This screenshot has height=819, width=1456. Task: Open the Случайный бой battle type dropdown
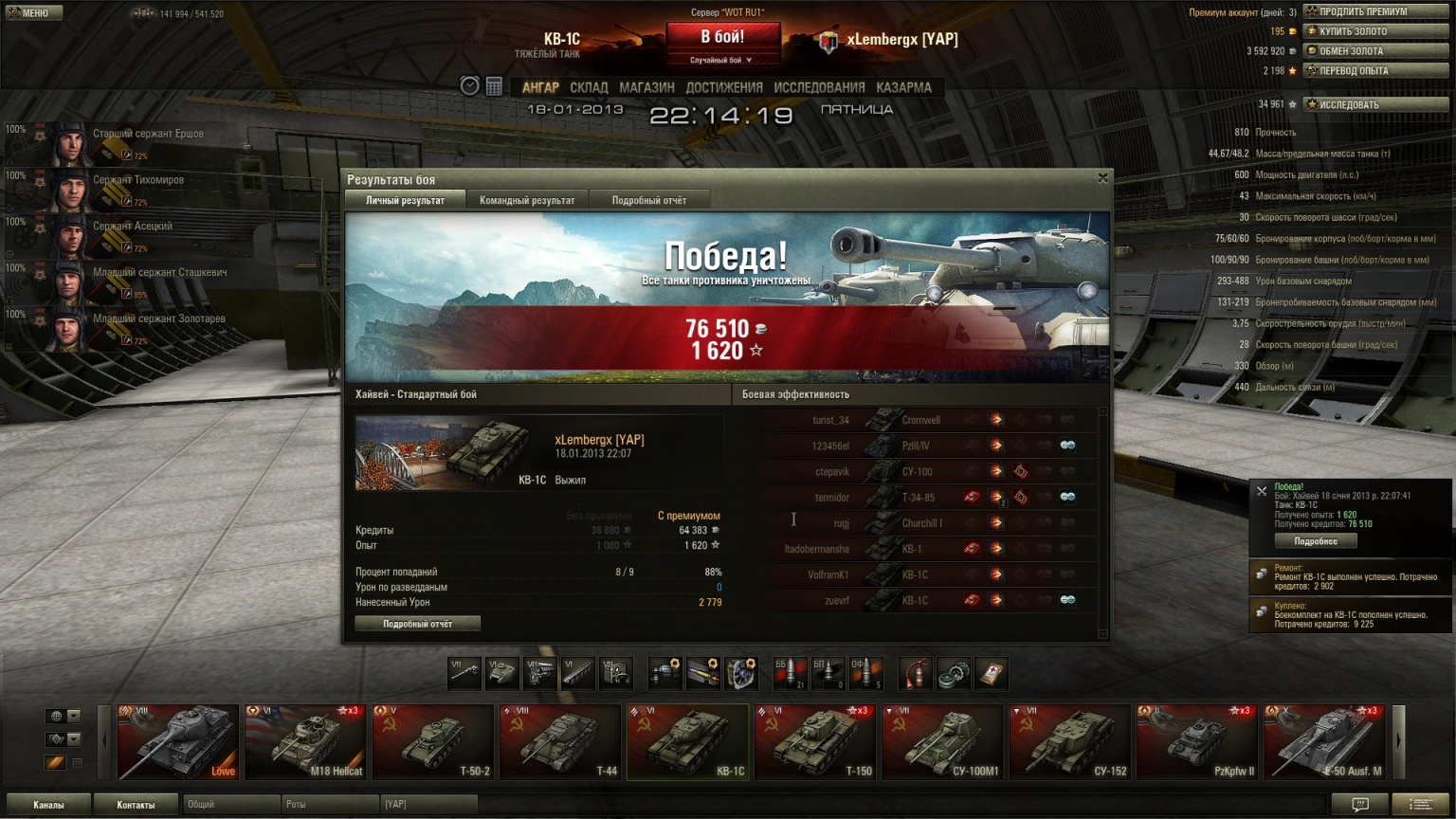coord(721,60)
